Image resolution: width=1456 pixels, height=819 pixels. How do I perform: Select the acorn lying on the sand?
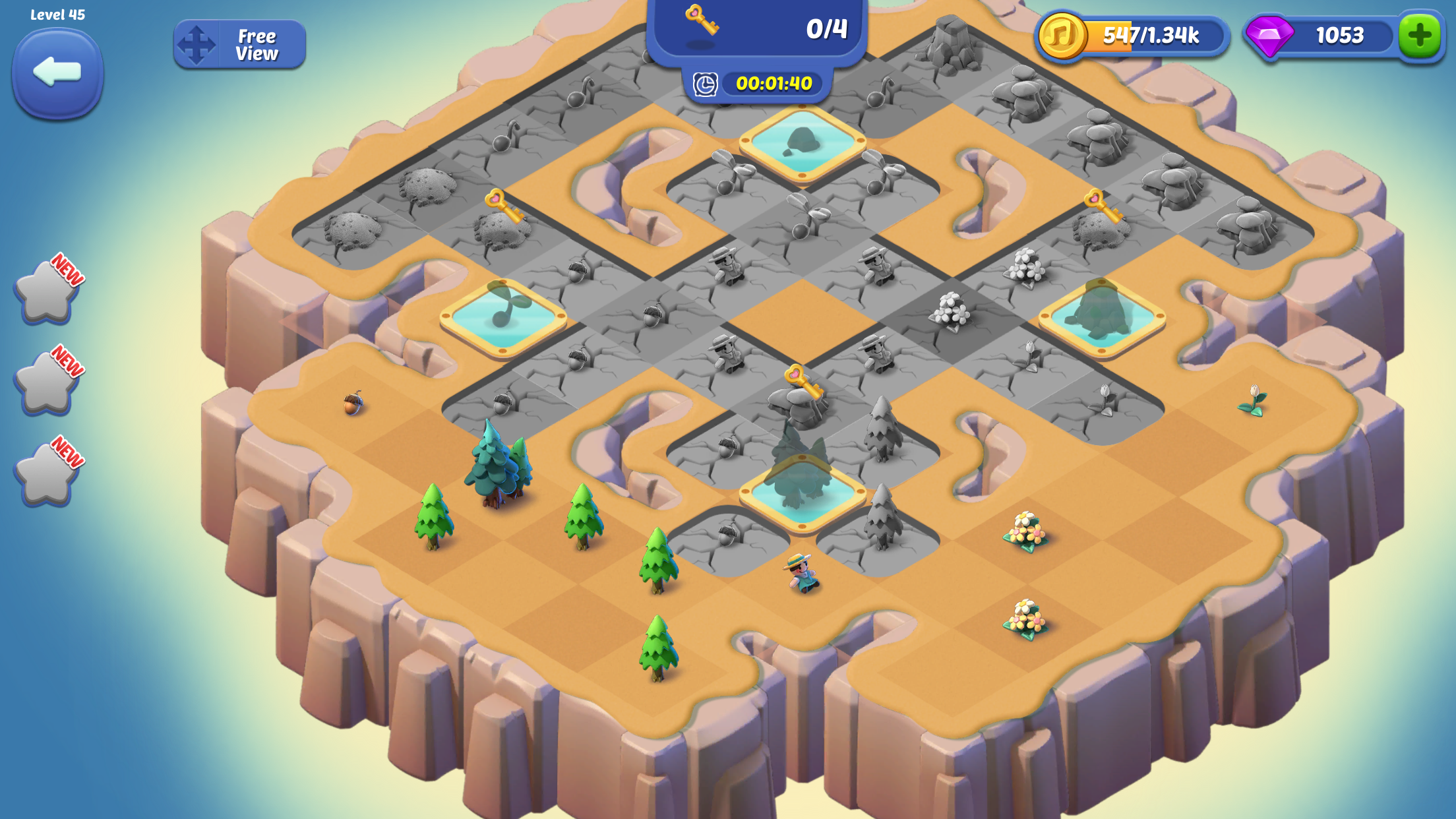[352, 406]
